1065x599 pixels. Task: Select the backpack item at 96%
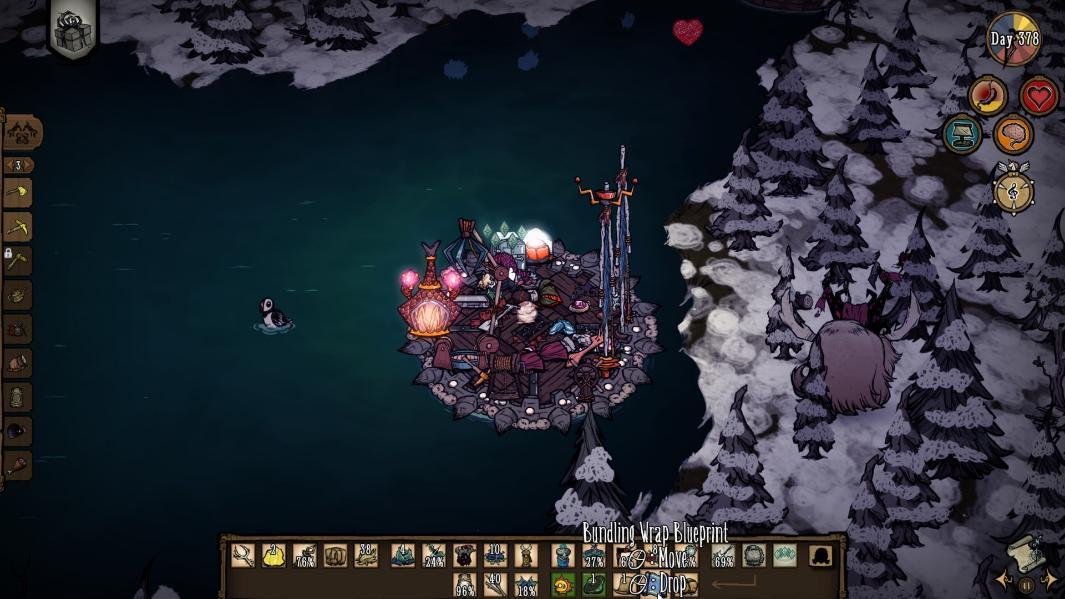465,585
